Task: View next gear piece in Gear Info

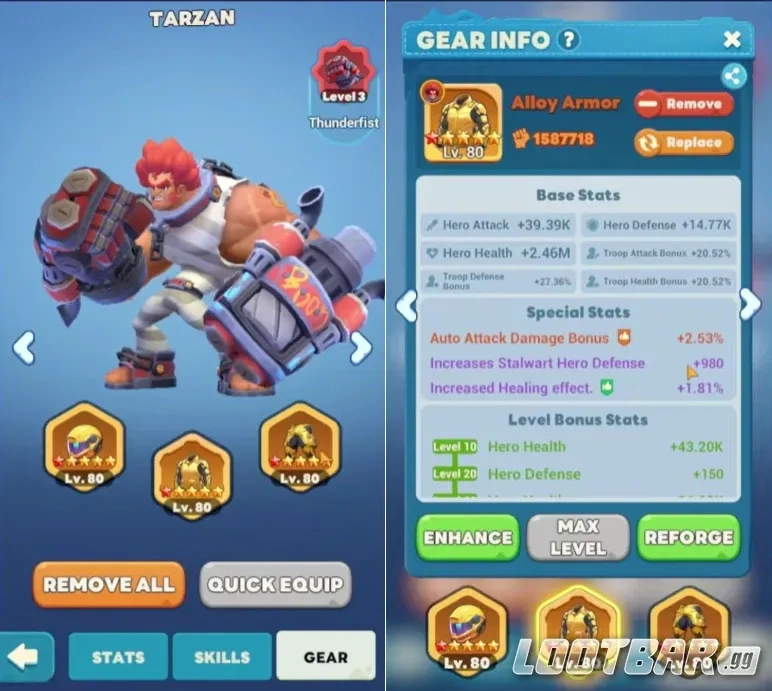Action: (749, 305)
